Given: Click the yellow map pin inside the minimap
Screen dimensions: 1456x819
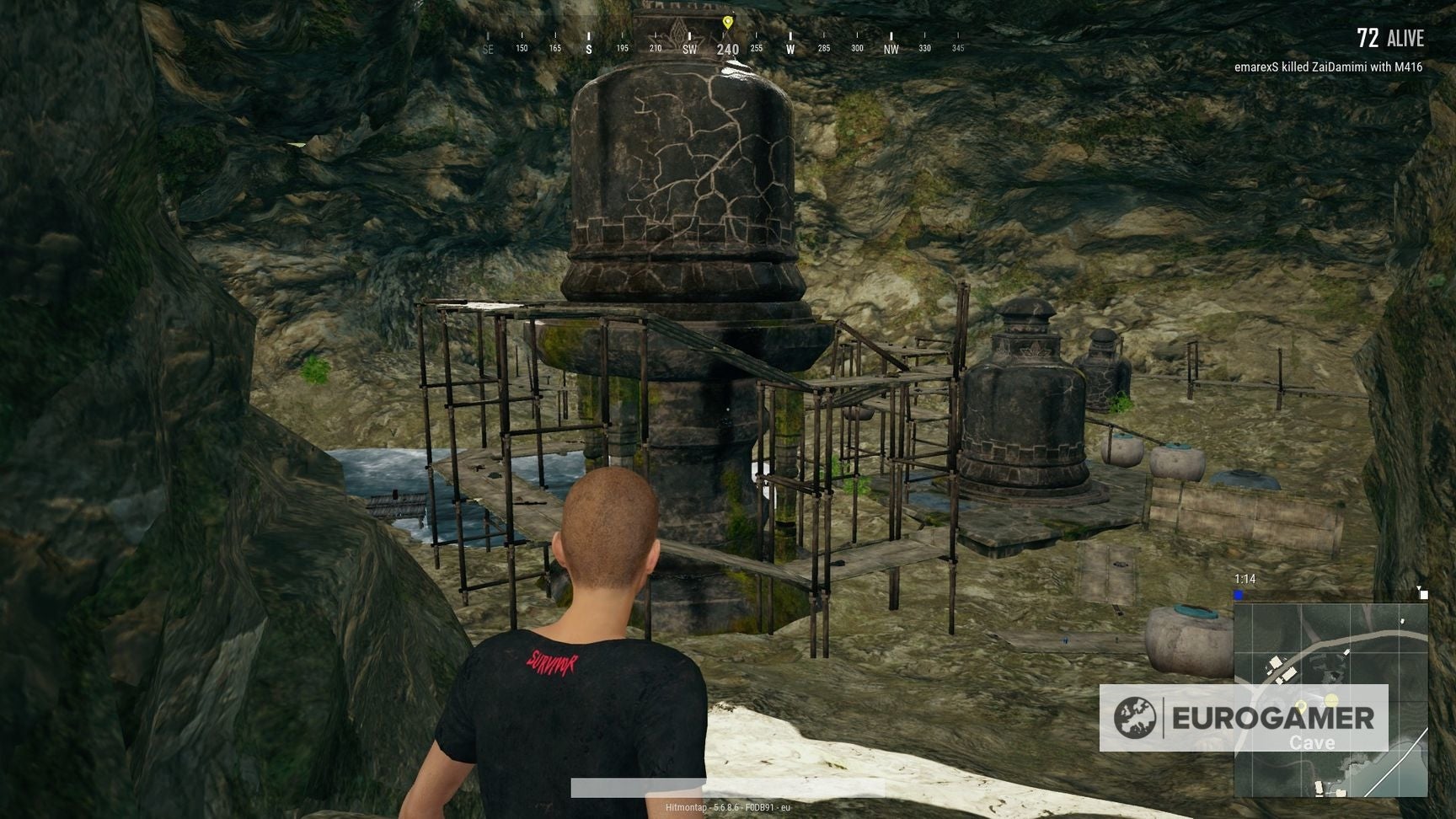Looking at the screenshot, I should point(1302,707).
